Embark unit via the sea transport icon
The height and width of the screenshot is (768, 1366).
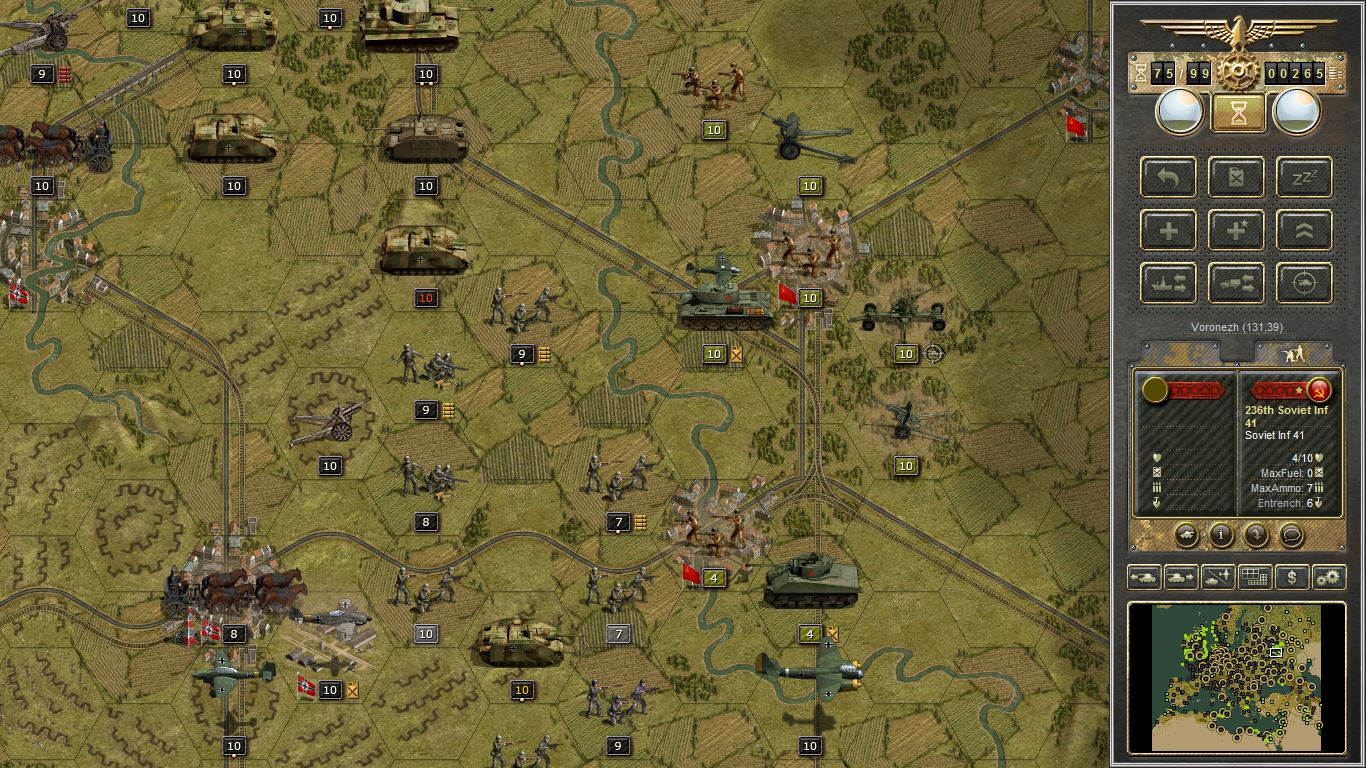coord(1169,283)
